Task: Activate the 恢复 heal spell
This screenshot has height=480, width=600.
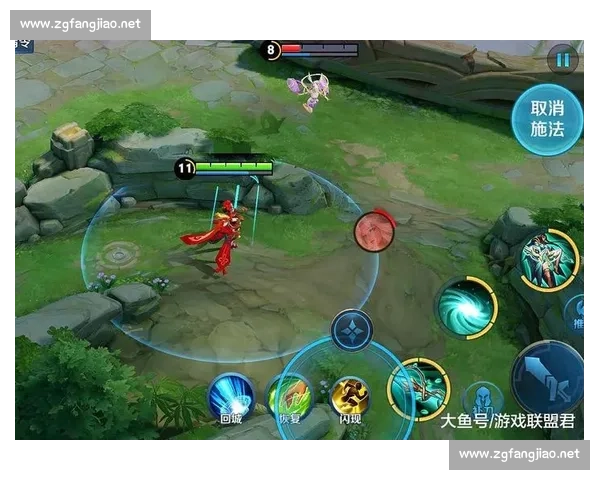Action: (290, 399)
